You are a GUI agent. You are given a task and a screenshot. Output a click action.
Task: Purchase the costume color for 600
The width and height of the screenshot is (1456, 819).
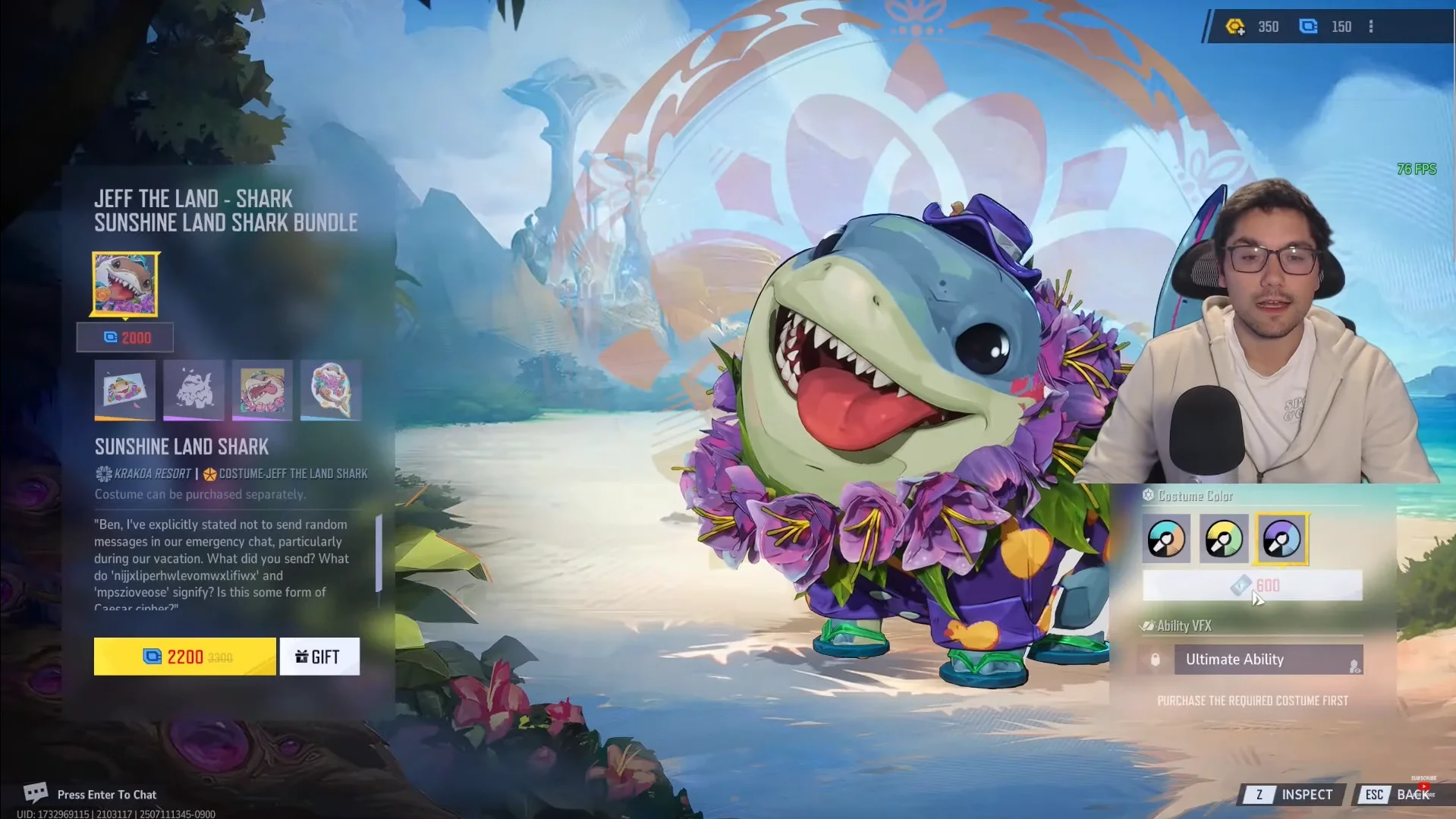[x=1253, y=585]
